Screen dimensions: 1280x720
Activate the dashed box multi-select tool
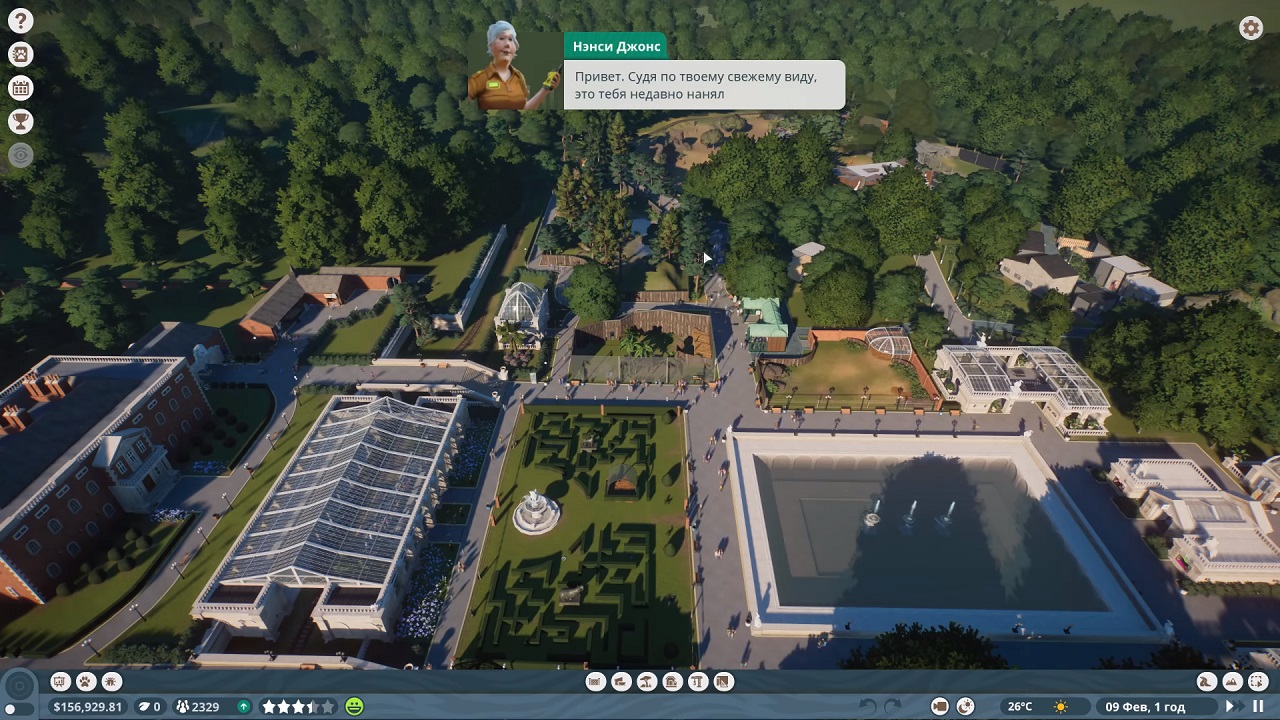pyautogui.click(x=1257, y=682)
